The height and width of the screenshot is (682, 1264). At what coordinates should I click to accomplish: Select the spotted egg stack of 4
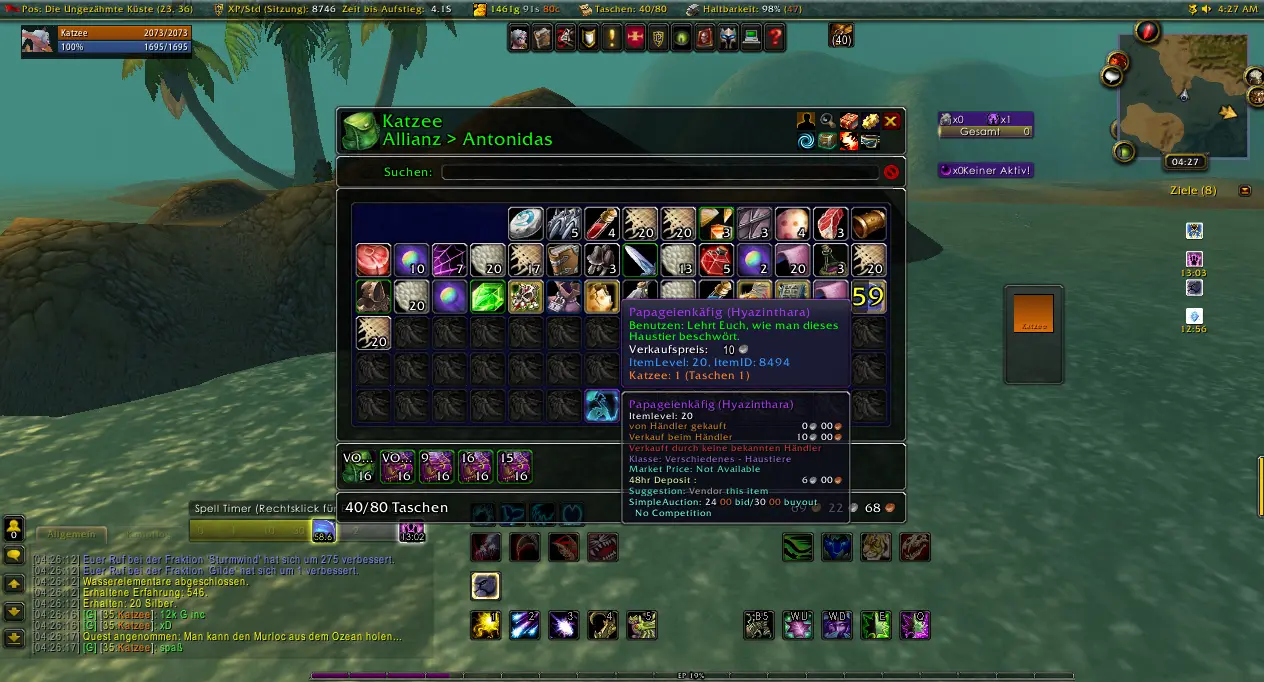pos(792,223)
